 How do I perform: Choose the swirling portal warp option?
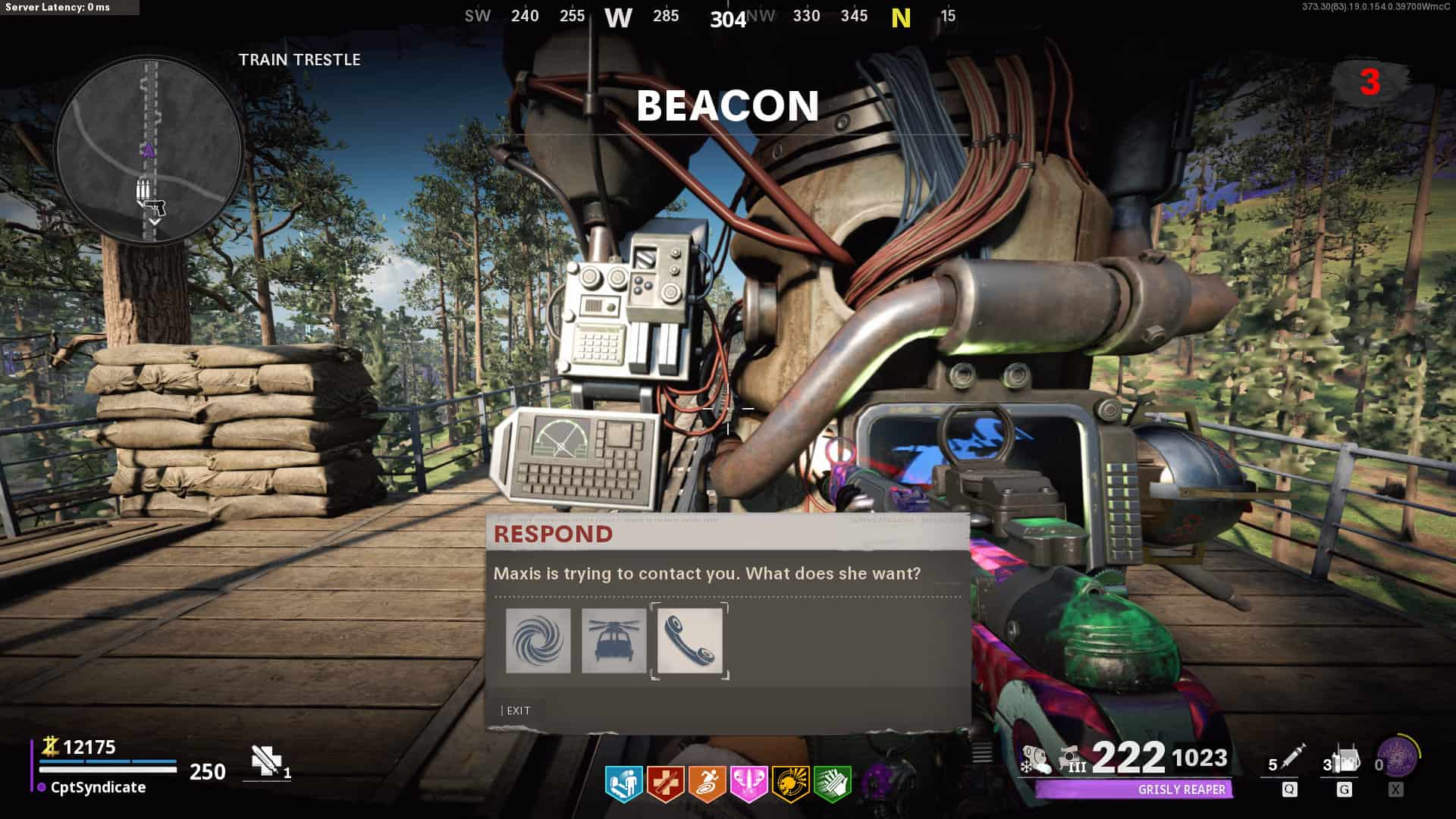(x=538, y=641)
